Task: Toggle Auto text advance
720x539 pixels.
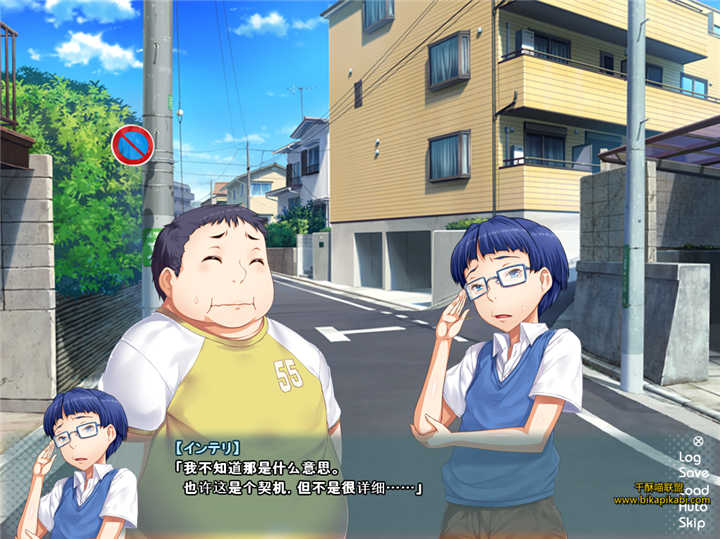Action: point(692,507)
